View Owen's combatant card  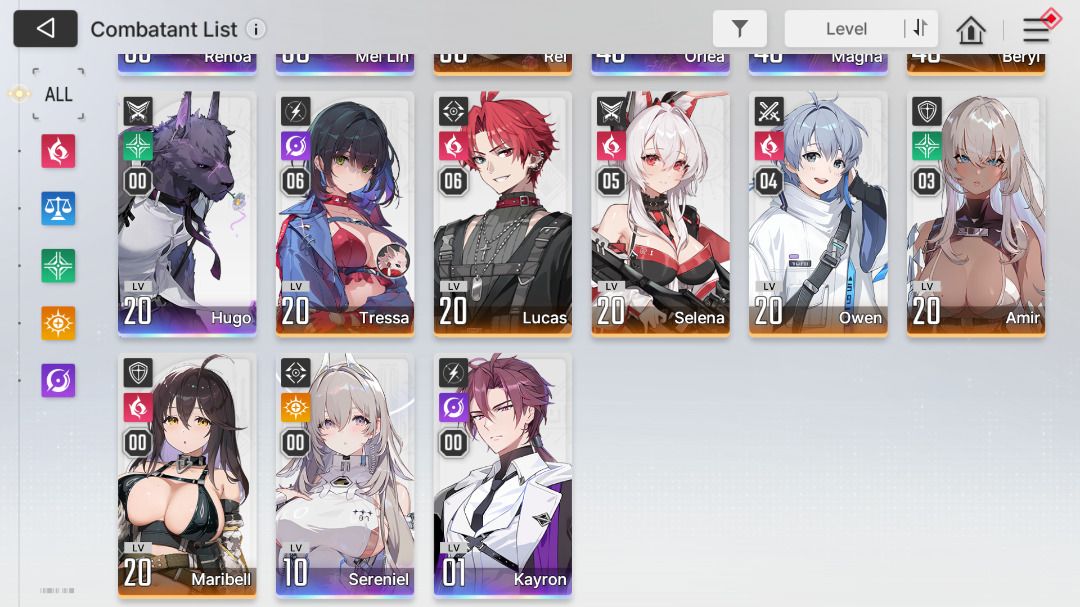(x=818, y=214)
